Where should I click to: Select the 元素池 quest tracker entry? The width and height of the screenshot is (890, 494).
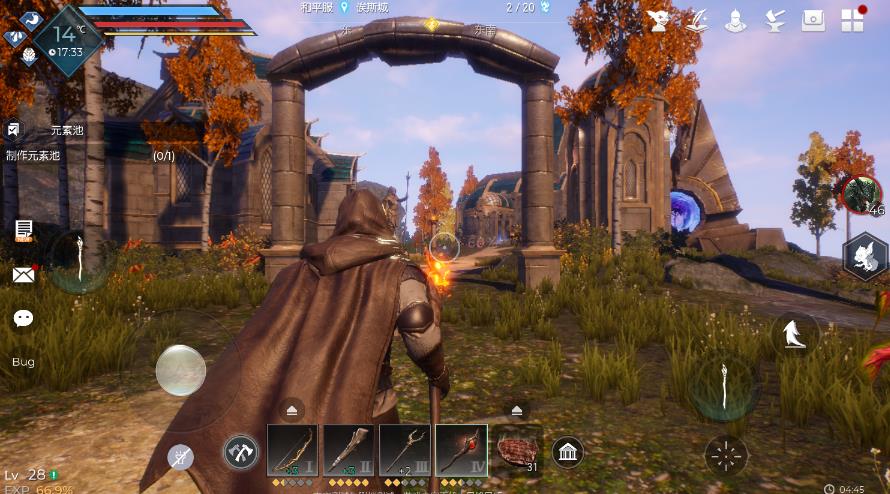coord(68,130)
